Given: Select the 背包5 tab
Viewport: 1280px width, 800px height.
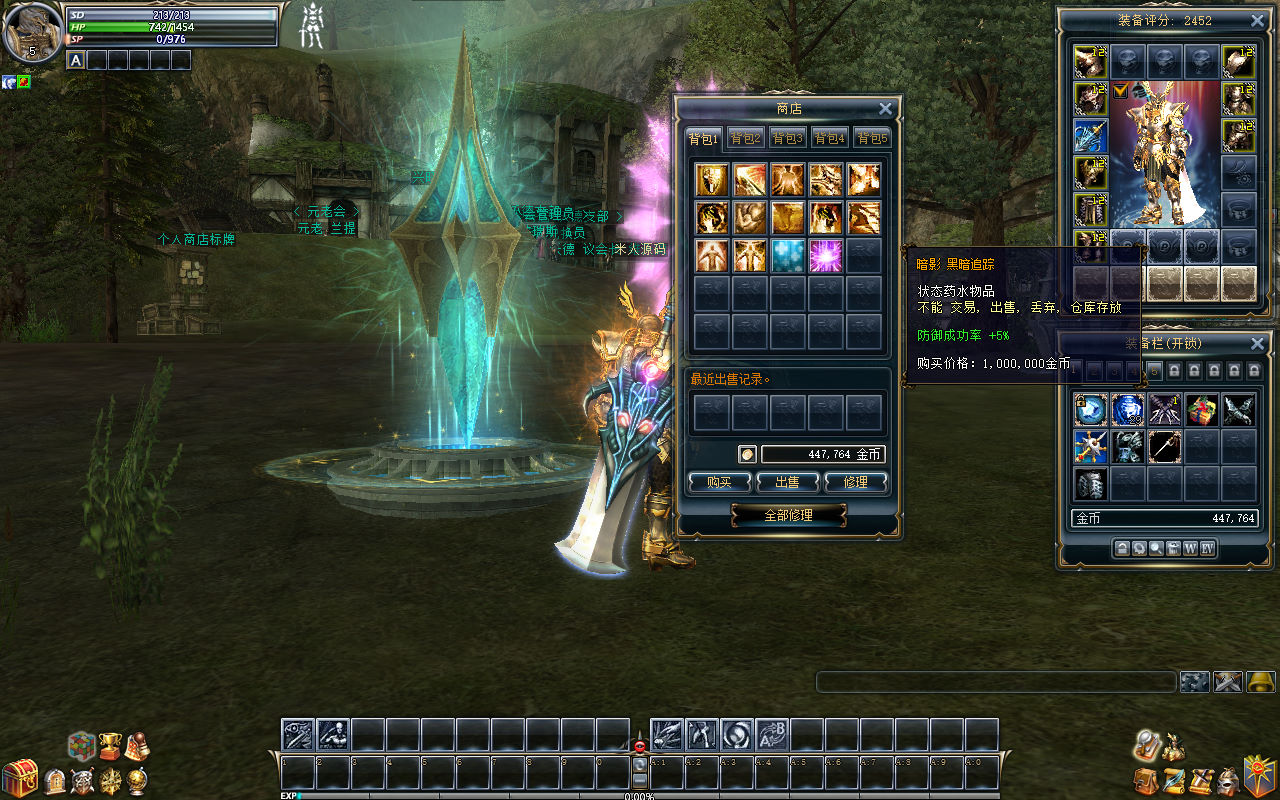Looking at the screenshot, I should coord(871,138).
